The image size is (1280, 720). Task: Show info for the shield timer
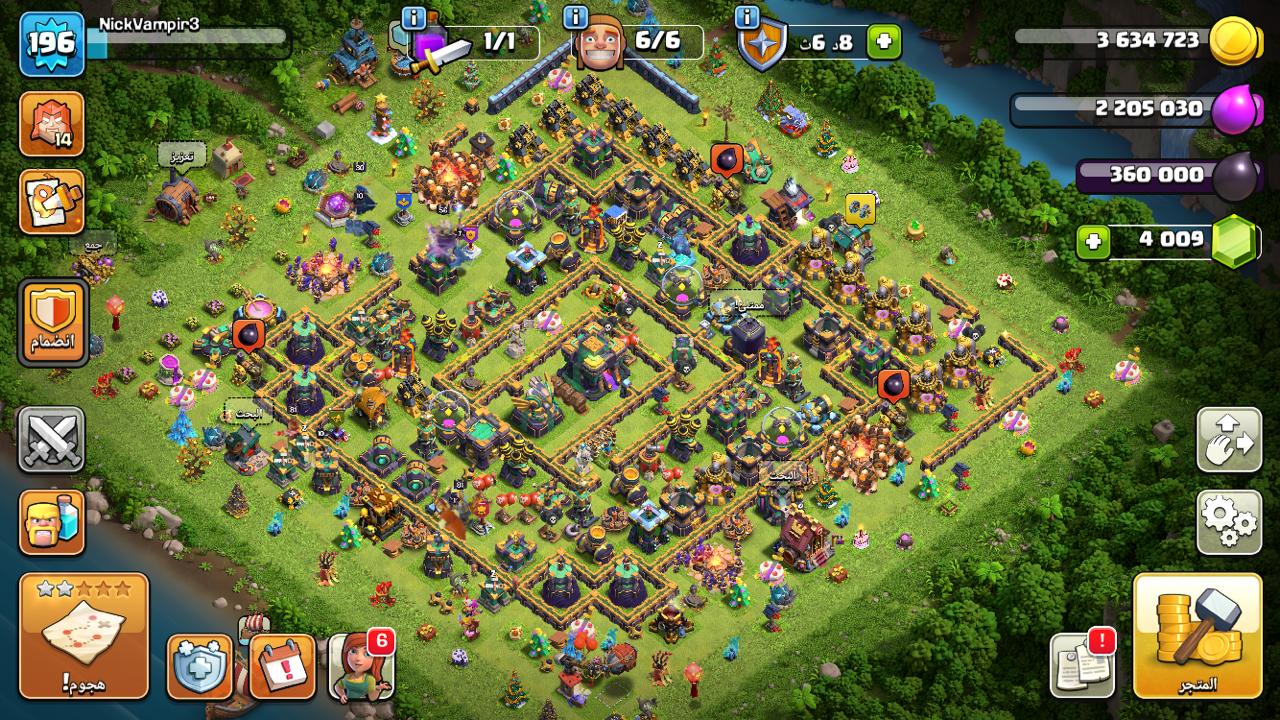[x=746, y=17]
